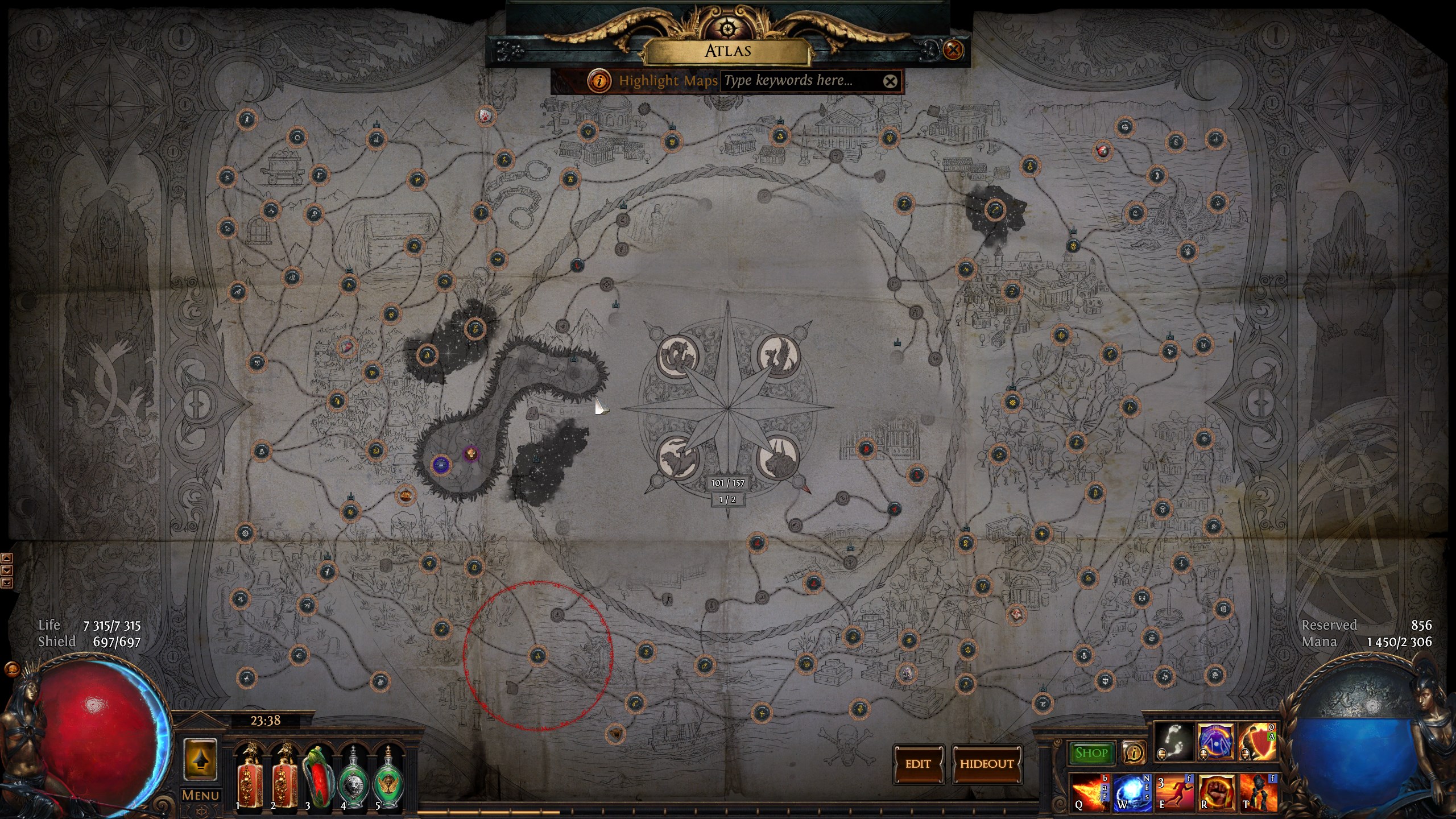Close the Atlas panel
Image resolution: width=1456 pixels, height=819 pixels.
(x=953, y=50)
